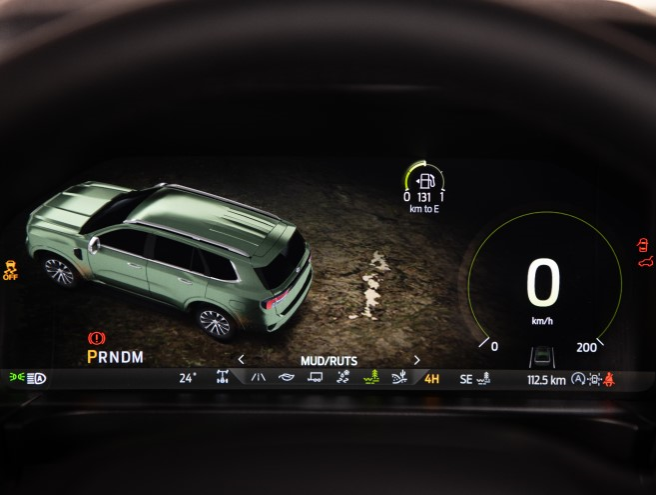Click the red seatbelt warning icon
Screen dimensions: 656x495
(608, 379)
